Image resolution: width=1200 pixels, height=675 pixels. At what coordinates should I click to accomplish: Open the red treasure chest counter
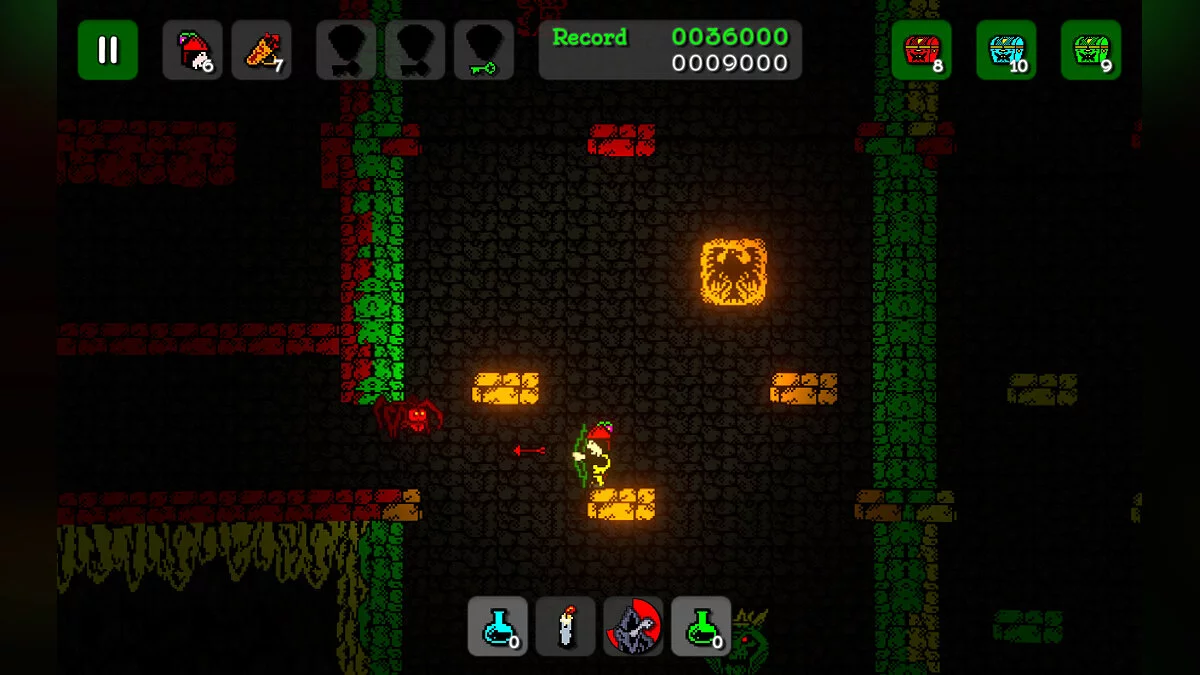922,50
